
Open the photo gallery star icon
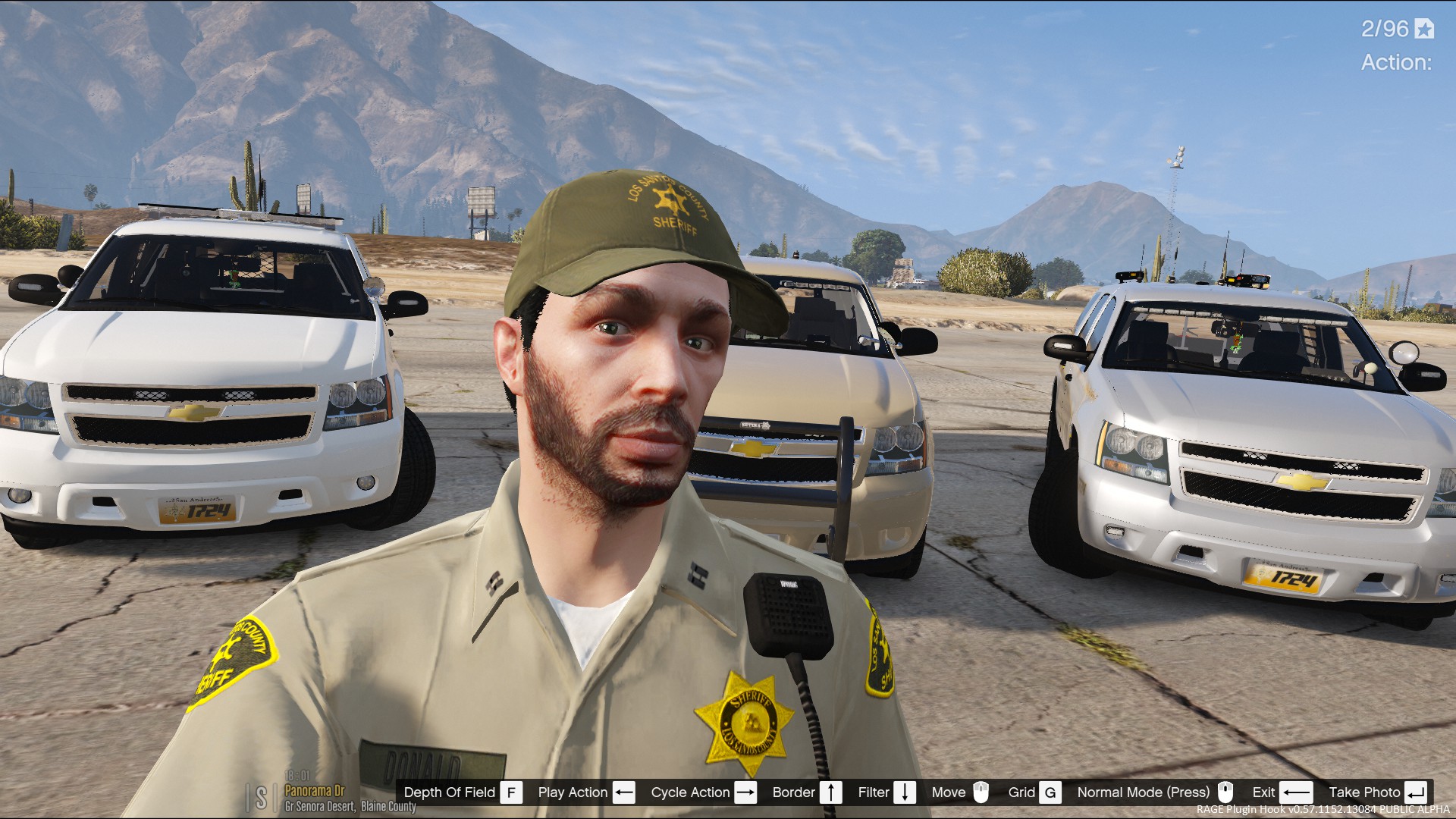click(x=1424, y=29)
